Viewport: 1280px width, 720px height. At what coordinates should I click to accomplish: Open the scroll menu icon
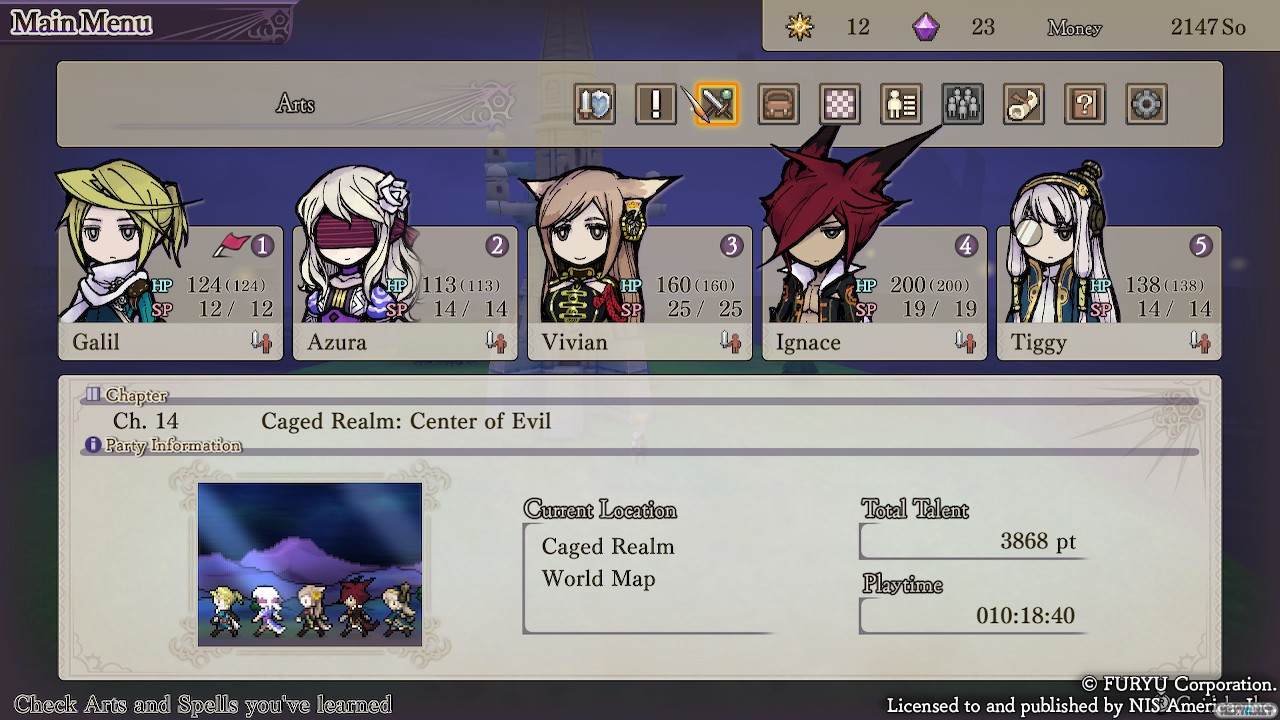1024,104
